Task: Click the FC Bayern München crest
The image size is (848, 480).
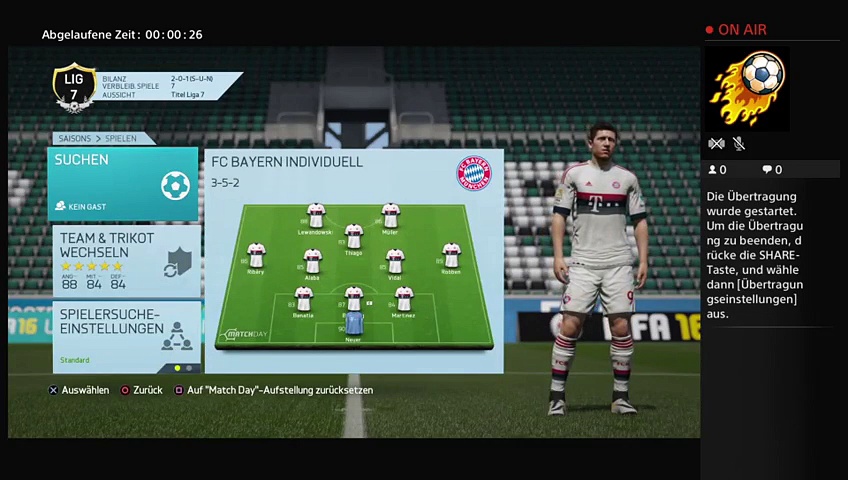Action: pos(474,172)
